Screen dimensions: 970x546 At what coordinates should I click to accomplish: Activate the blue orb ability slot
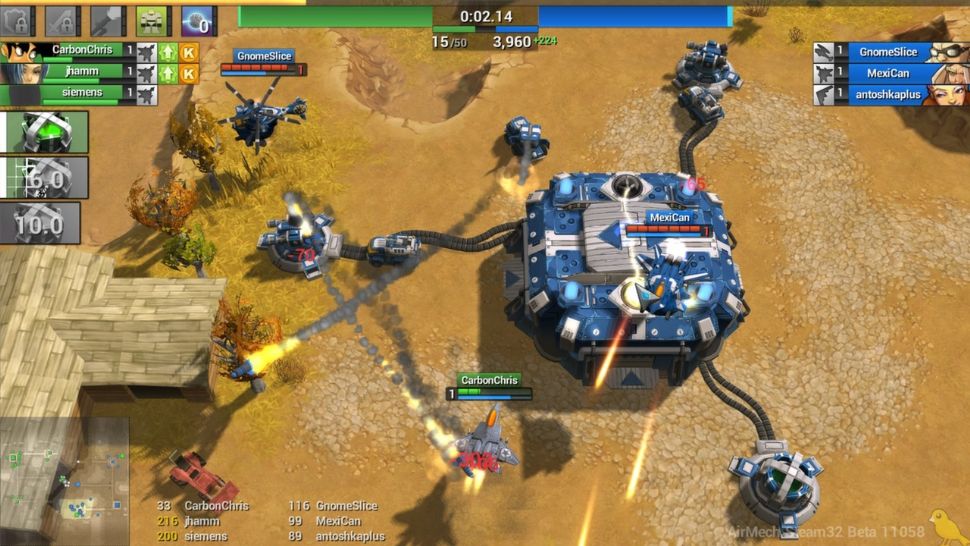coord(198,20)
